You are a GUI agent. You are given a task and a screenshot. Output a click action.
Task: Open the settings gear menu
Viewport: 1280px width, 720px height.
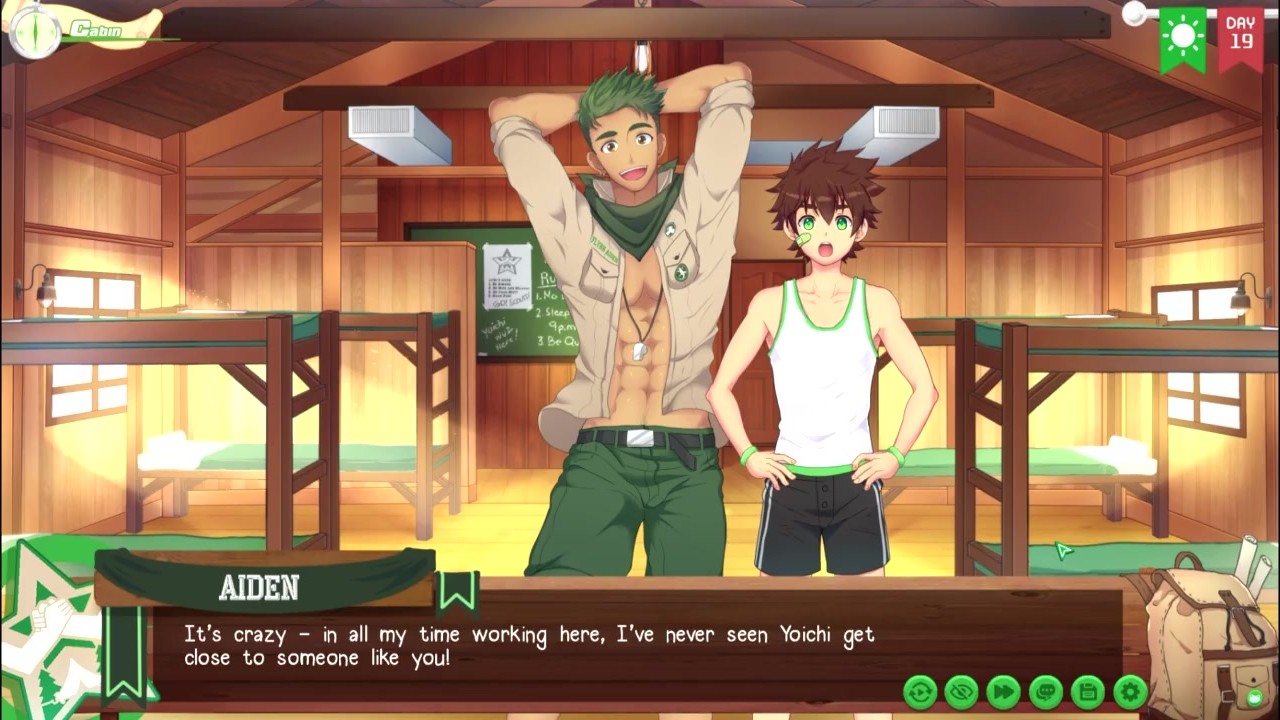tap(1130, 691)
